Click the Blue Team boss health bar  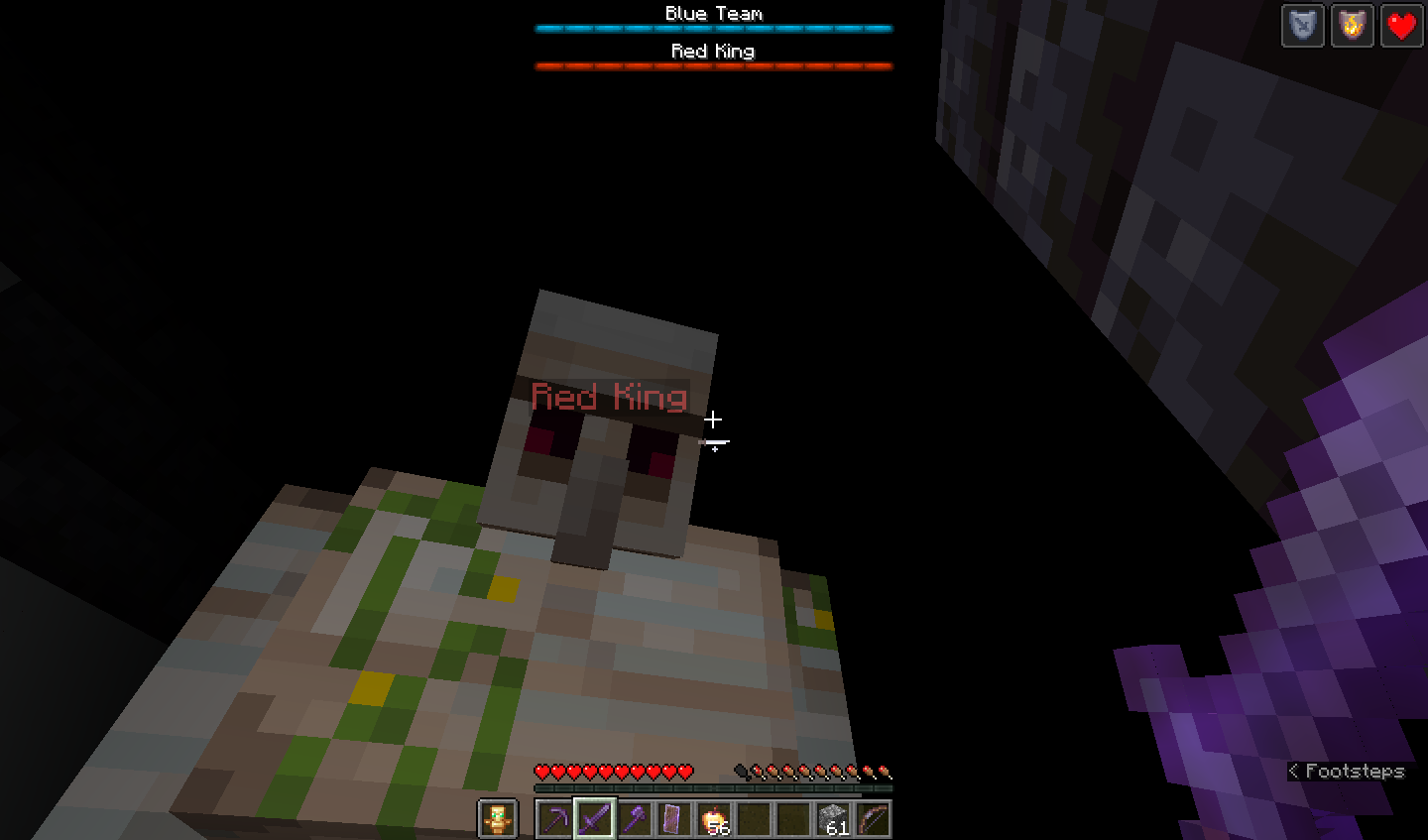(x=713, y=29)
